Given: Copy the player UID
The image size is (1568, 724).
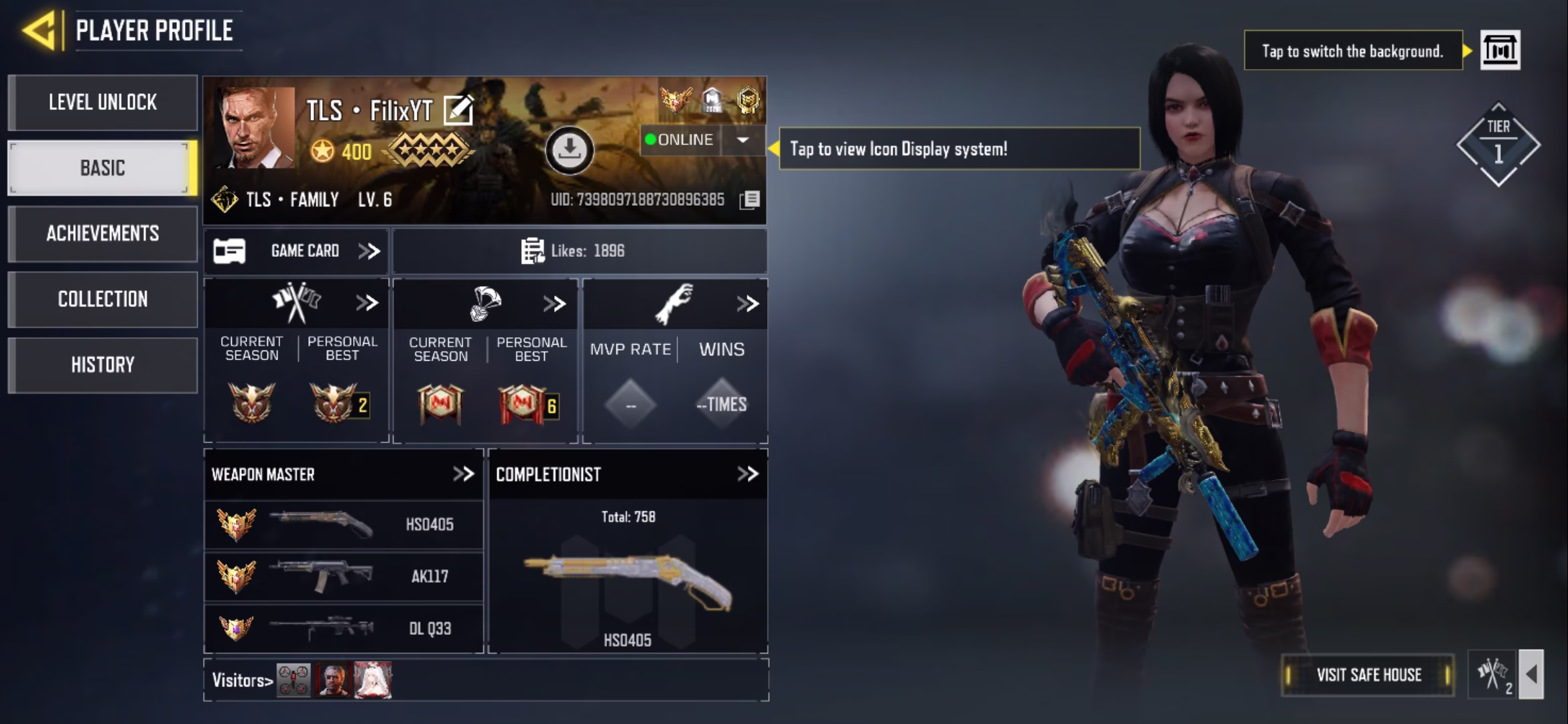Looking at the screenshot, I should point(750,200).
